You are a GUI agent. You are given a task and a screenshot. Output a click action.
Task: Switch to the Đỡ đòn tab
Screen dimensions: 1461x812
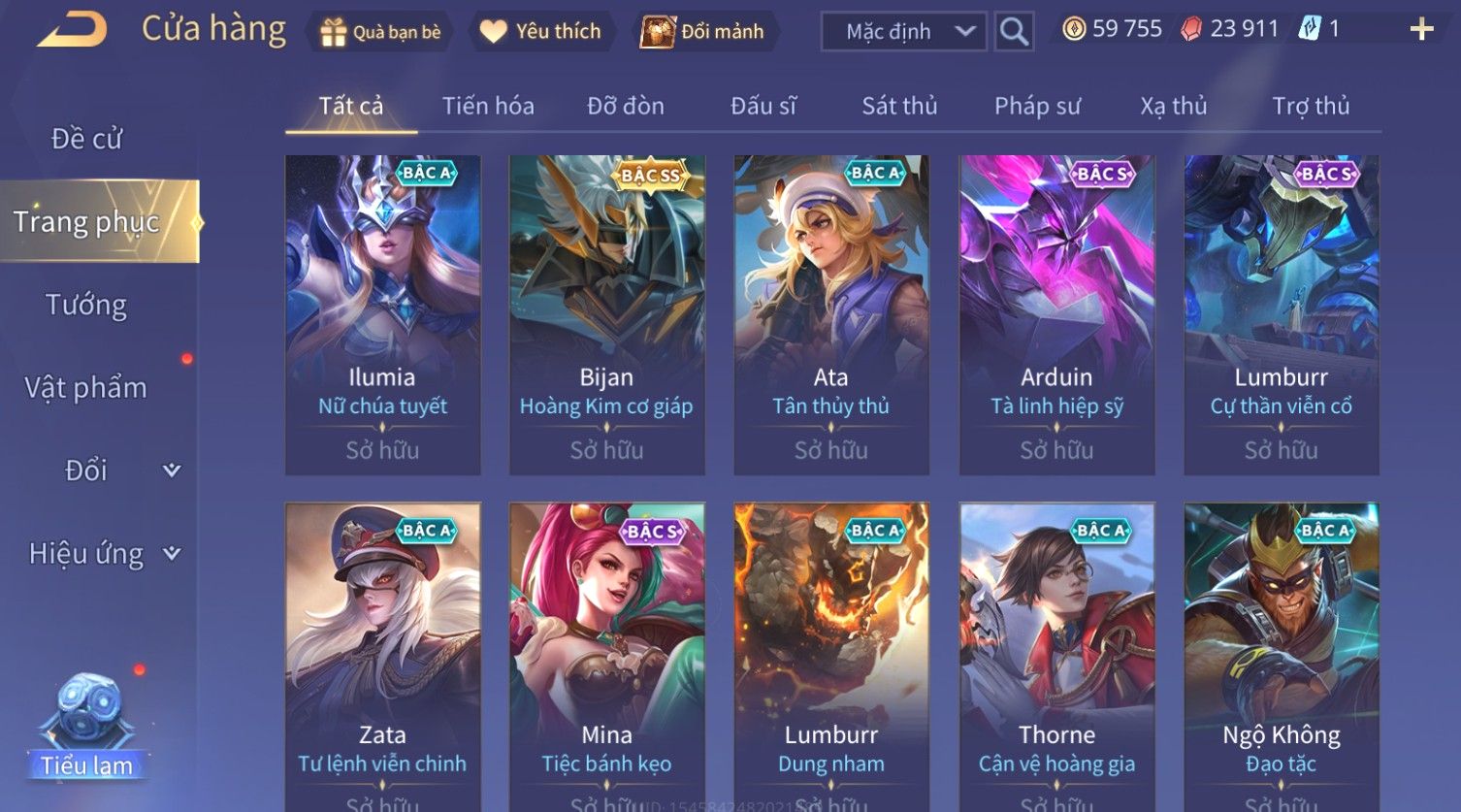(x=626, y=106)
